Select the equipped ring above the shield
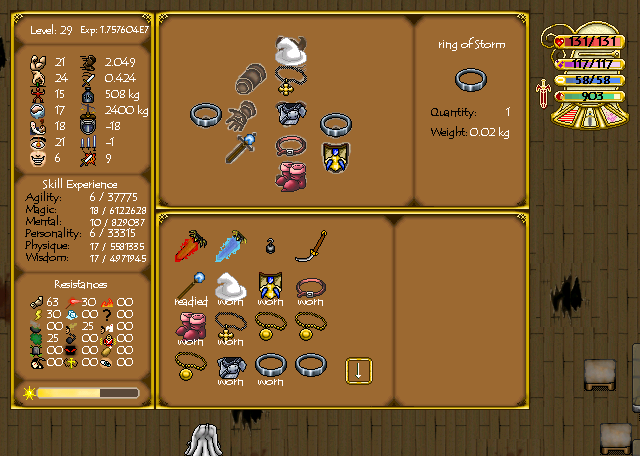The height and width of the screenshot is (456, 640). click(x=334, y=125)
